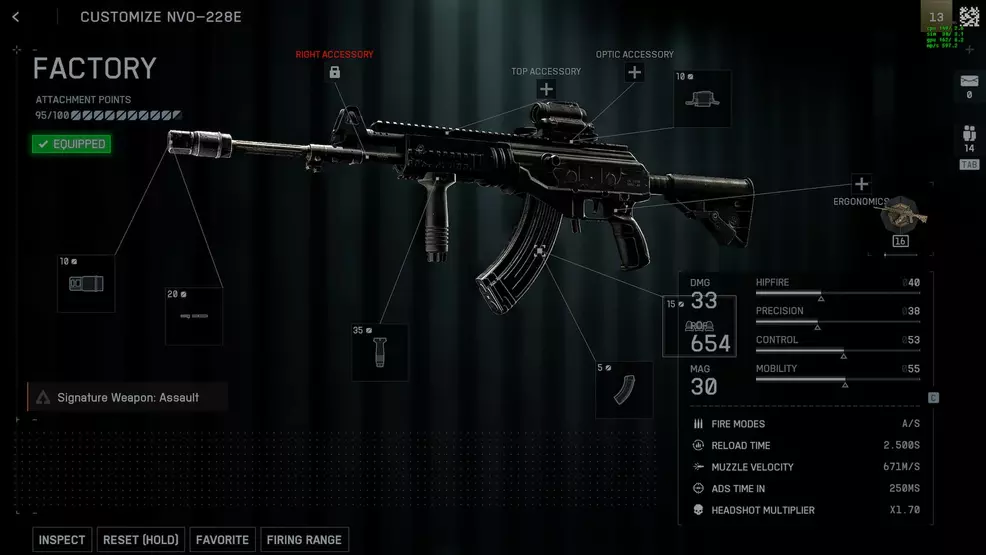Click the locked Right Accessory slot
The width and height of the screenshot is (986, 555).
tap(334, 72)
